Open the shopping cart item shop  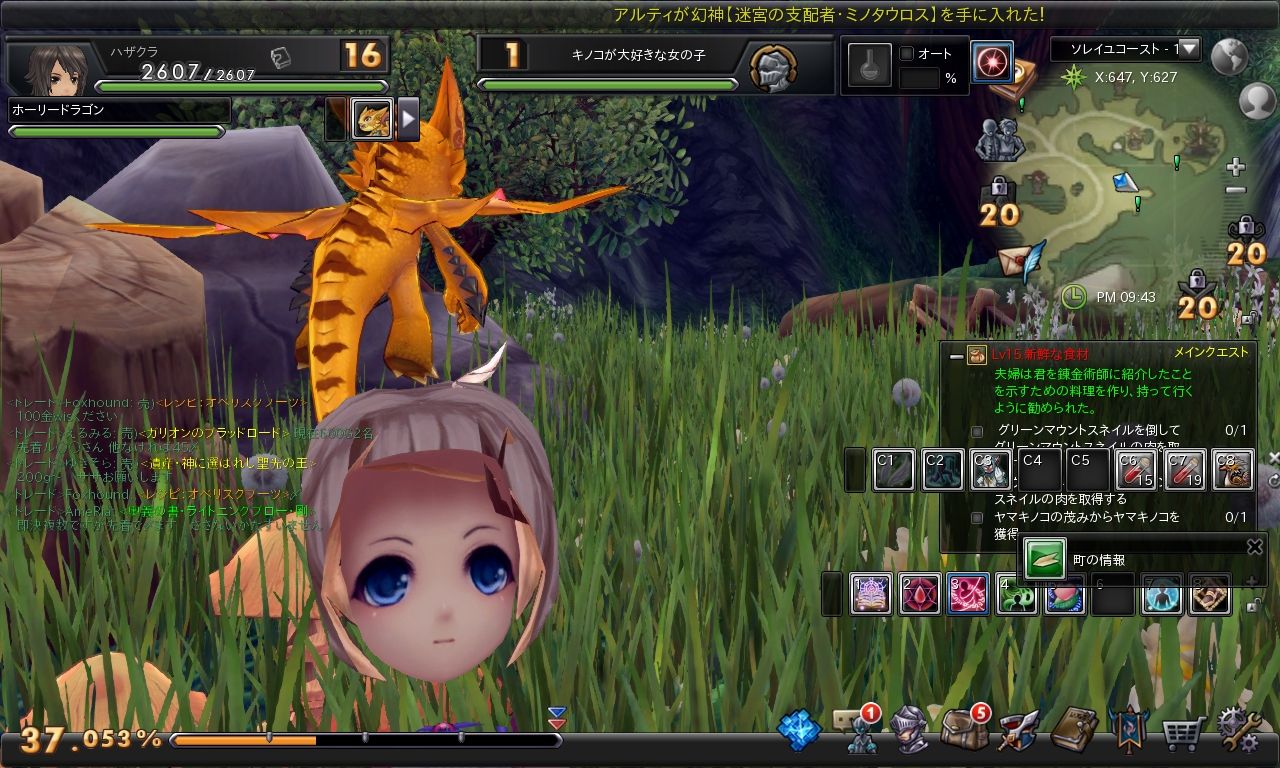pyautogui.click(x=1182, y=734)
